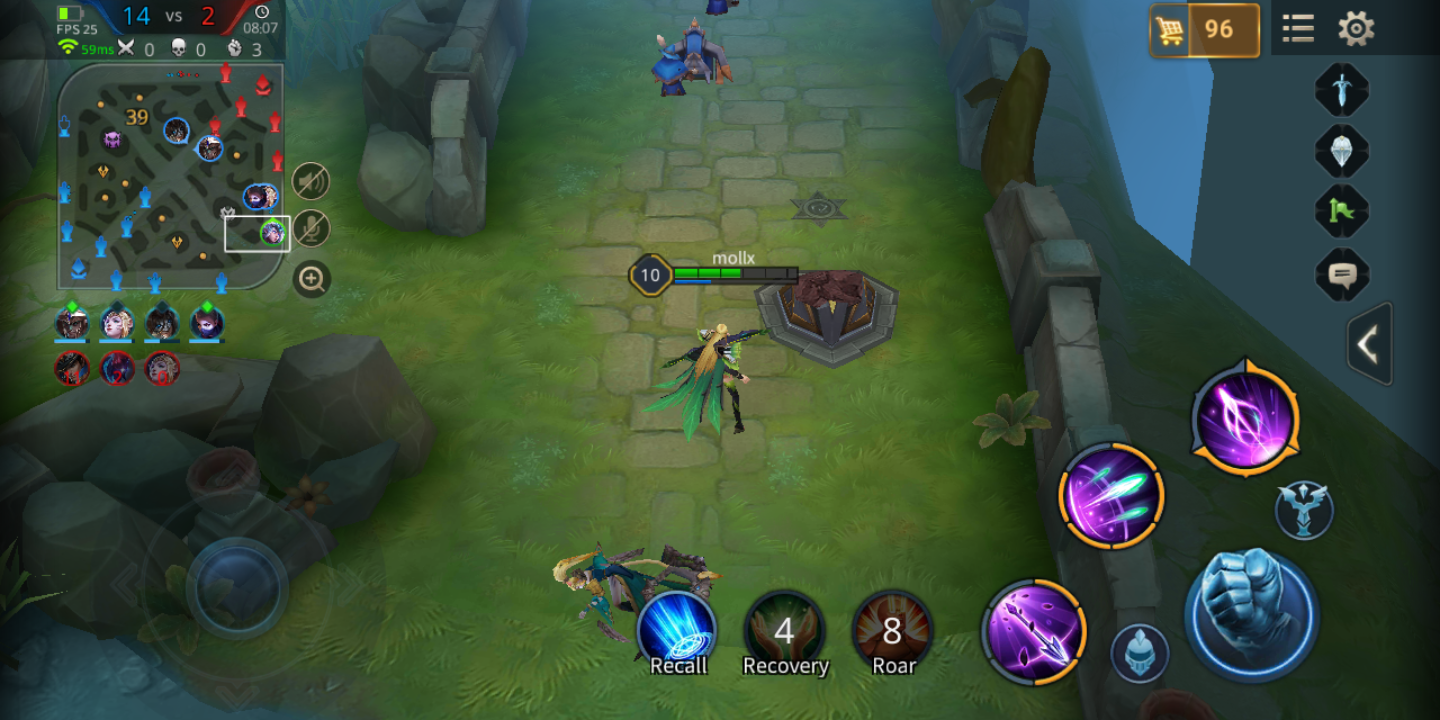1440x720 pixels.
Task: Click the minimap in the corner
Action: [x=170, y=175]
